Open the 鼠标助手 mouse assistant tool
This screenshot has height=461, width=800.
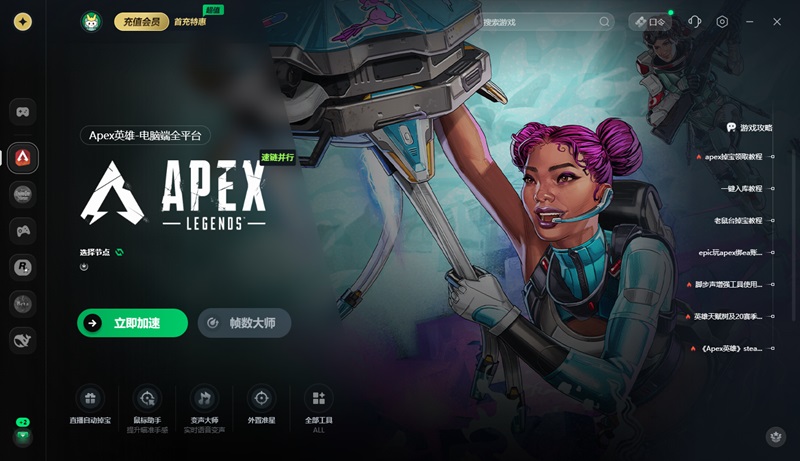point(147,405)
